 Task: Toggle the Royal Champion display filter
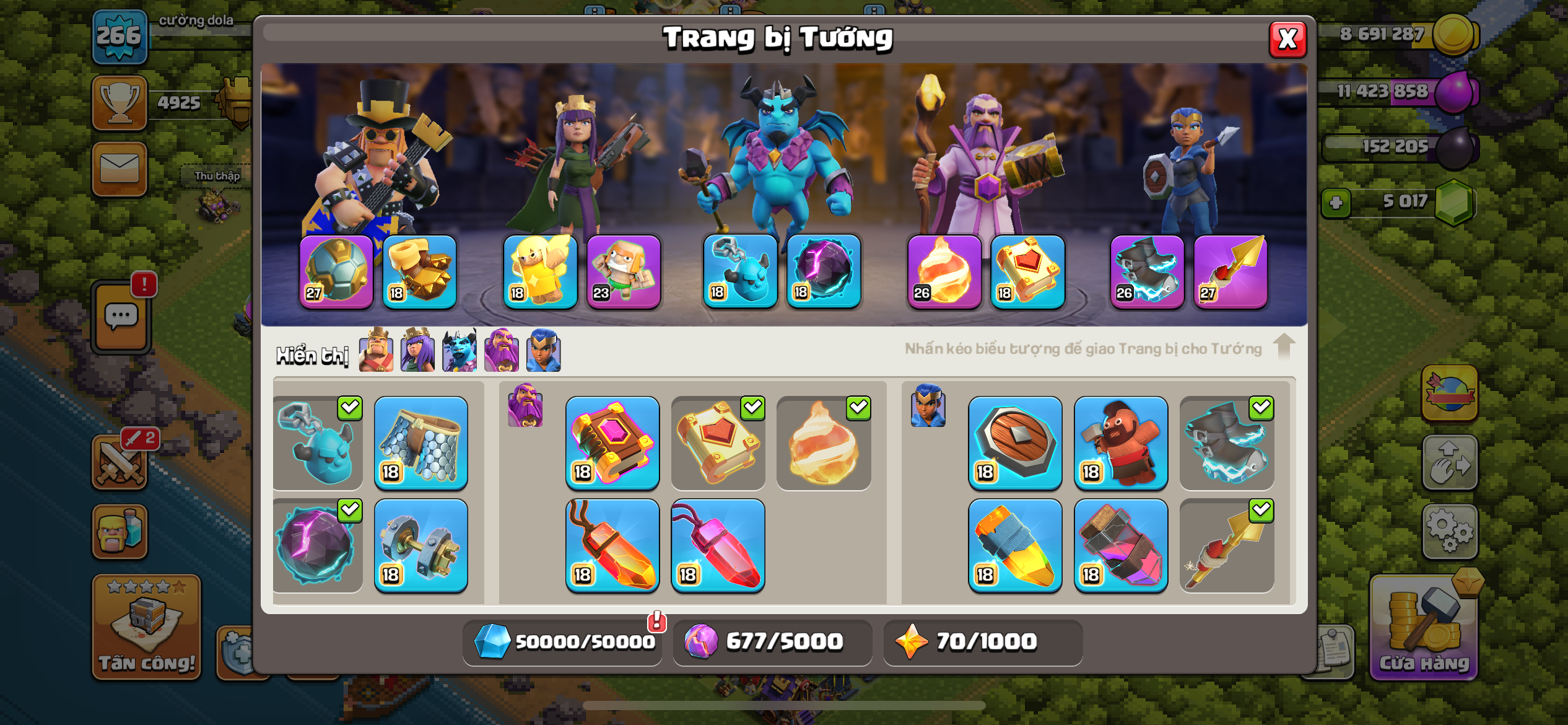point(543,351)
